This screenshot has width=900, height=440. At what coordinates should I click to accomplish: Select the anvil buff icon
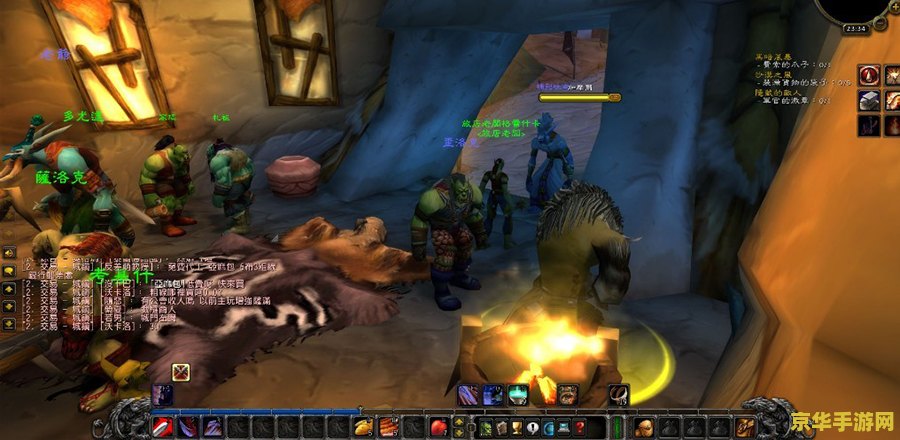[x=868, y=99]
